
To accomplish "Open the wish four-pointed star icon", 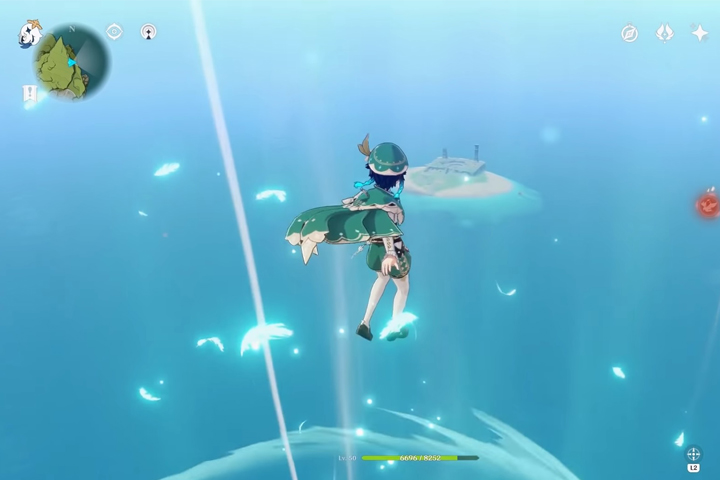I will (699, 33).
